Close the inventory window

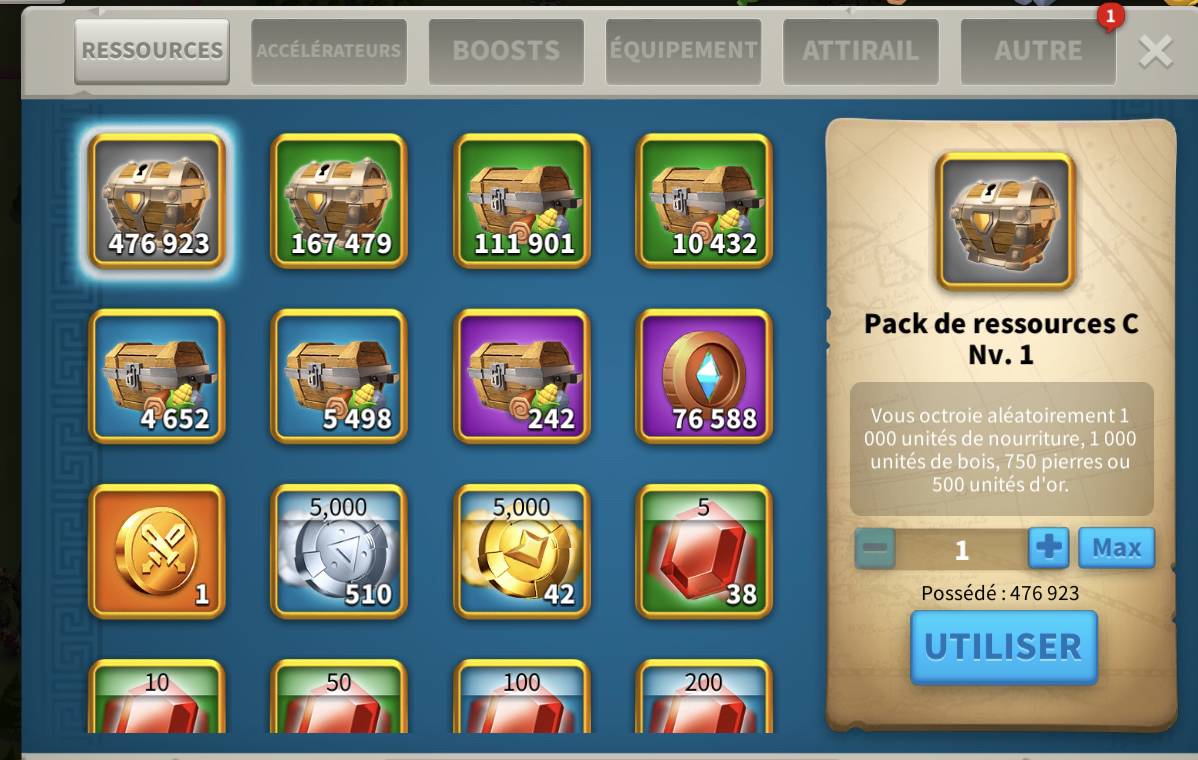click(1155, 51)
